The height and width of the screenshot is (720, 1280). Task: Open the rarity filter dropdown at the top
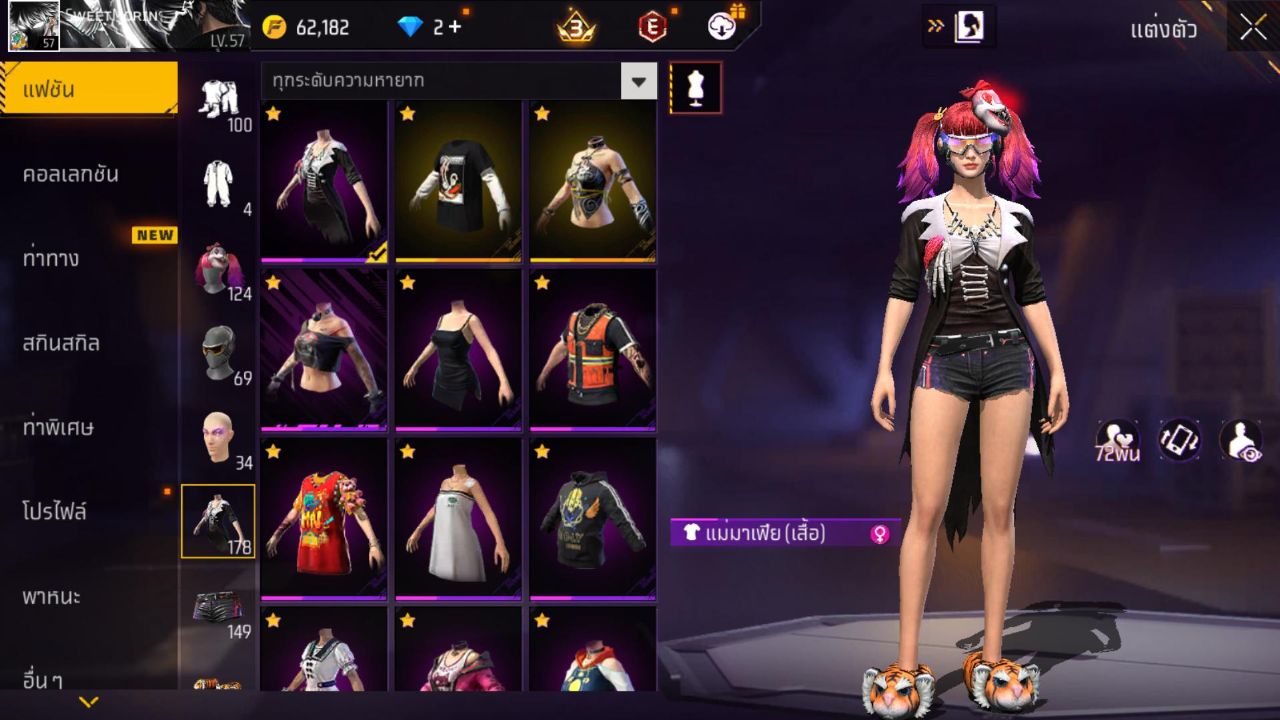point(637,81)
